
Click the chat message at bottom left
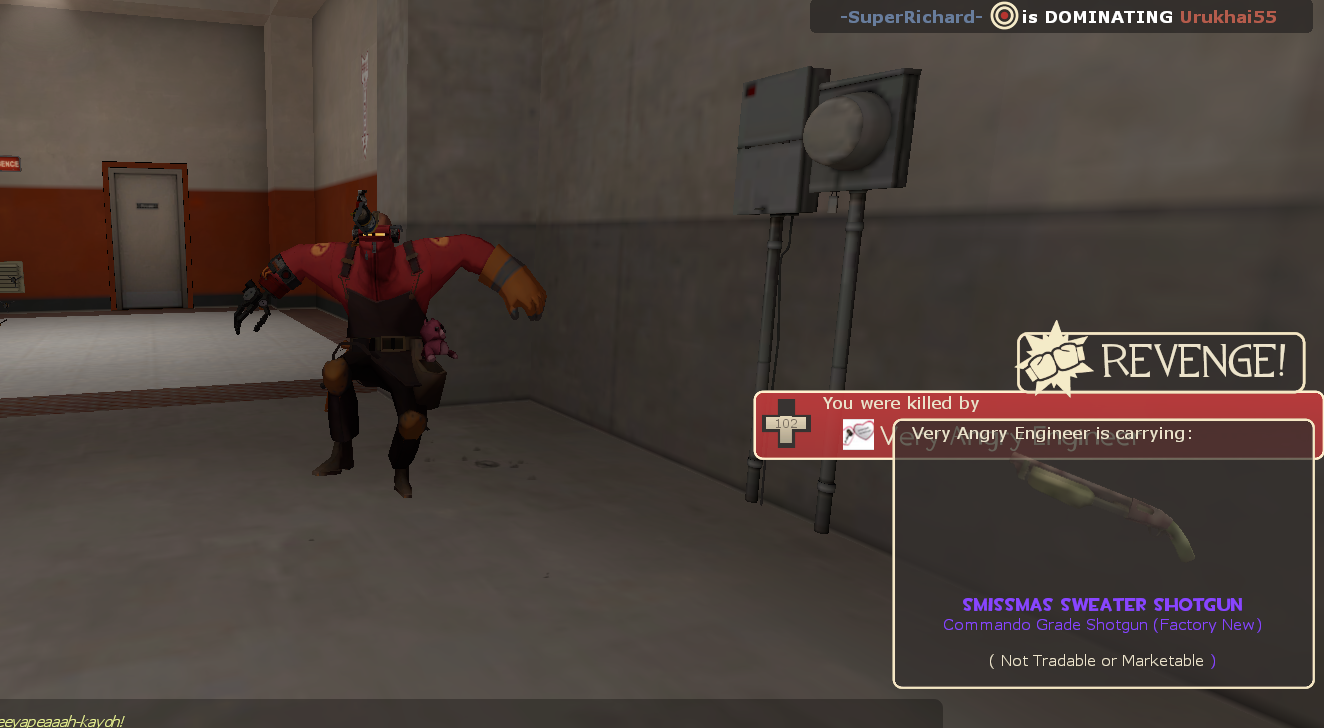click(60, 720)
